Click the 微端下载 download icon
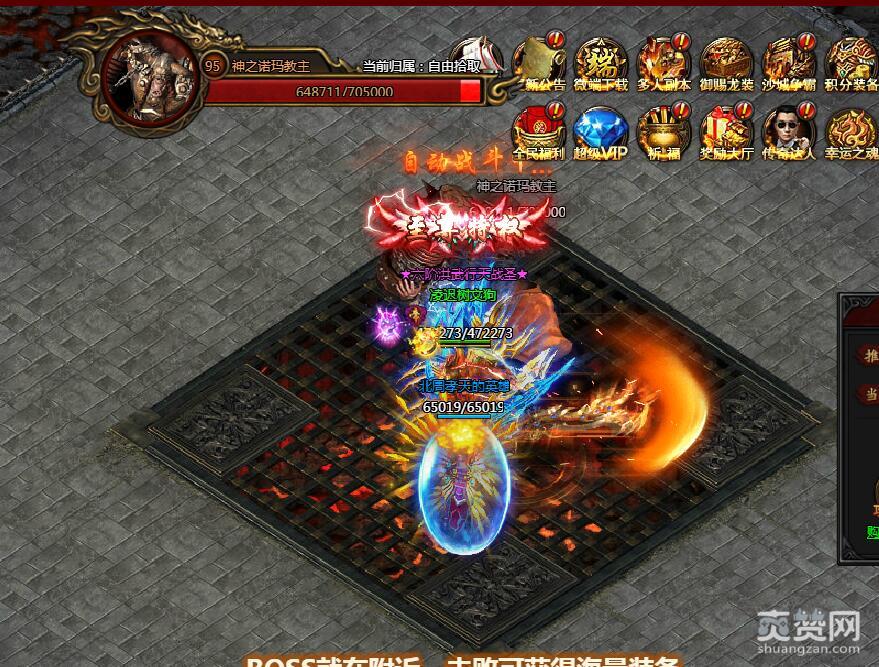This screenshot has width=879, height=667. pos(601,61)
